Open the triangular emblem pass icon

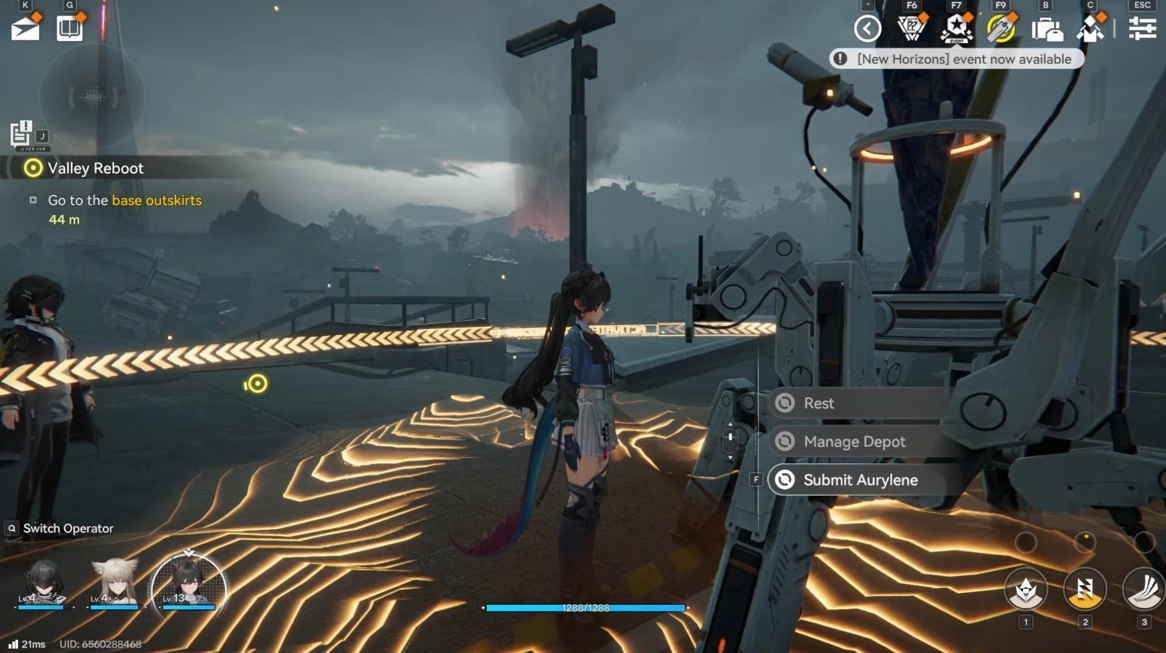[x=911, y=29]
